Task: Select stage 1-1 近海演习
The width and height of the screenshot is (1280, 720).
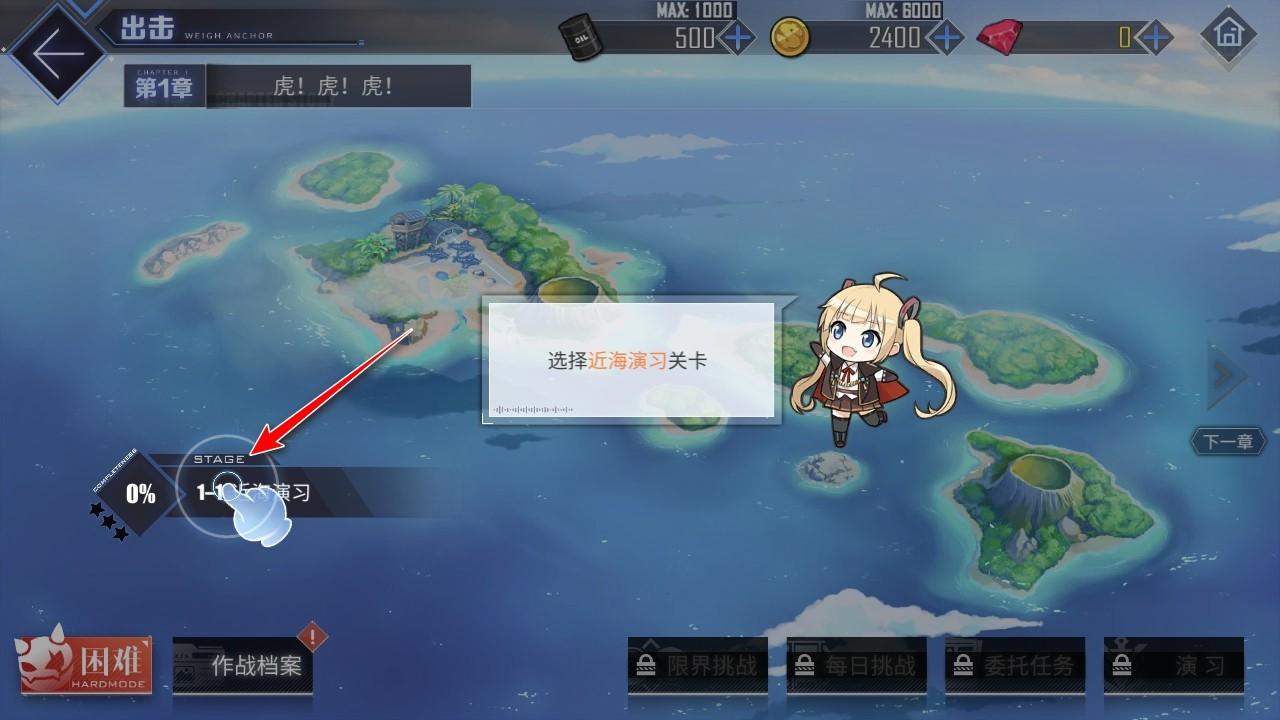Action: [250, 490]
